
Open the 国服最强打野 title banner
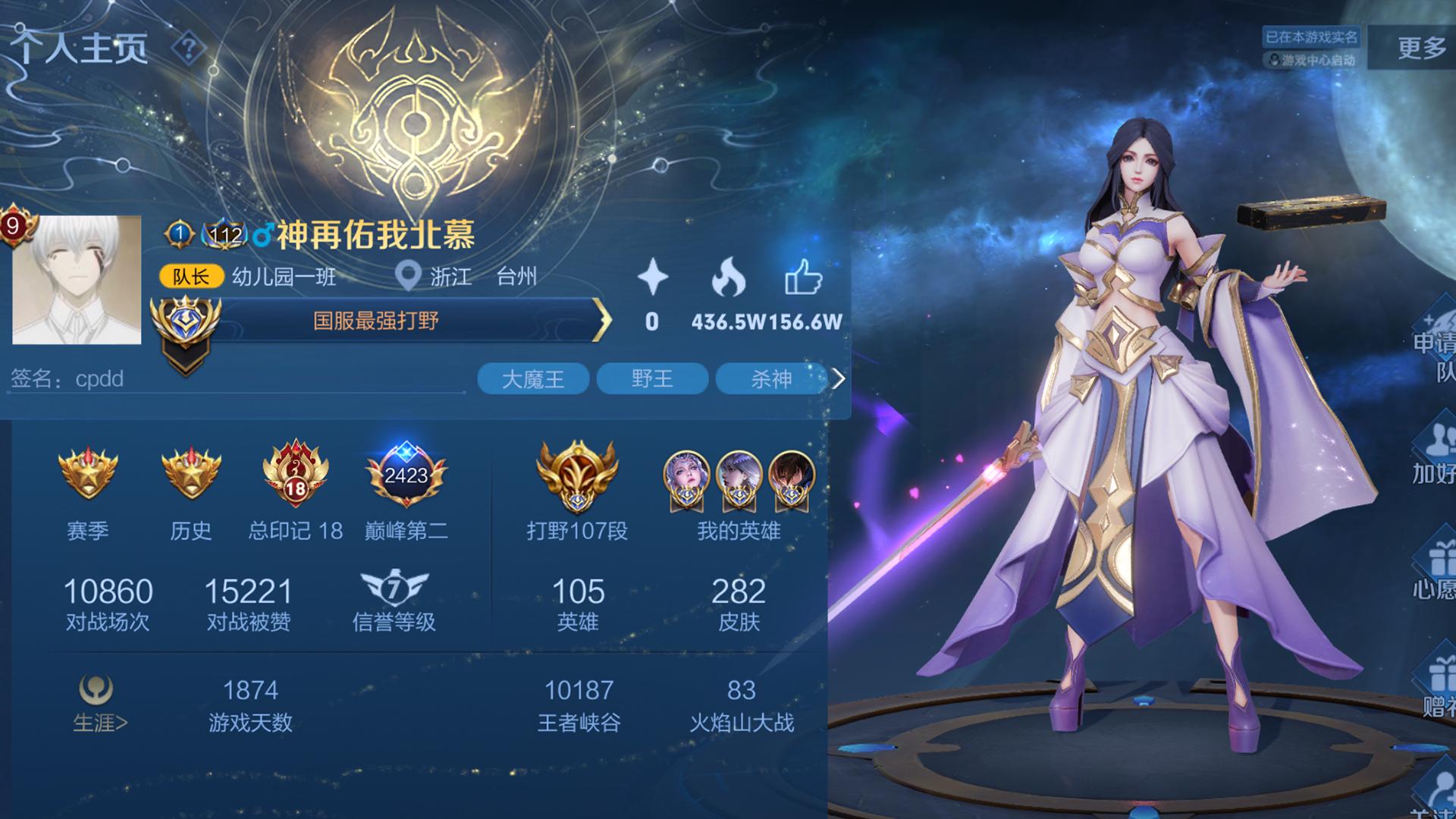tap(376, 321)
